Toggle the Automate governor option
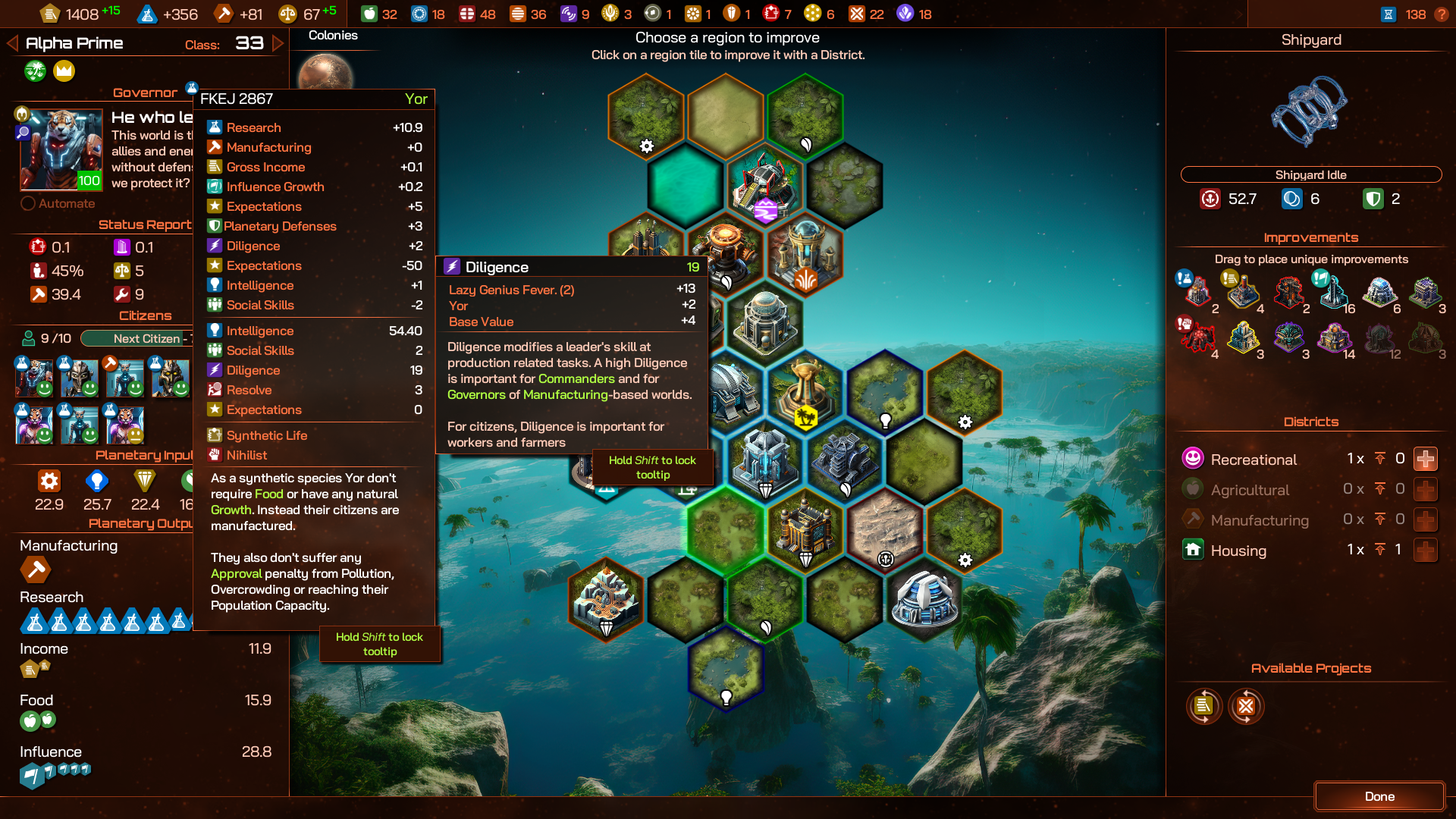This screenshot has height=819, width=1456. tap(28, 203)
